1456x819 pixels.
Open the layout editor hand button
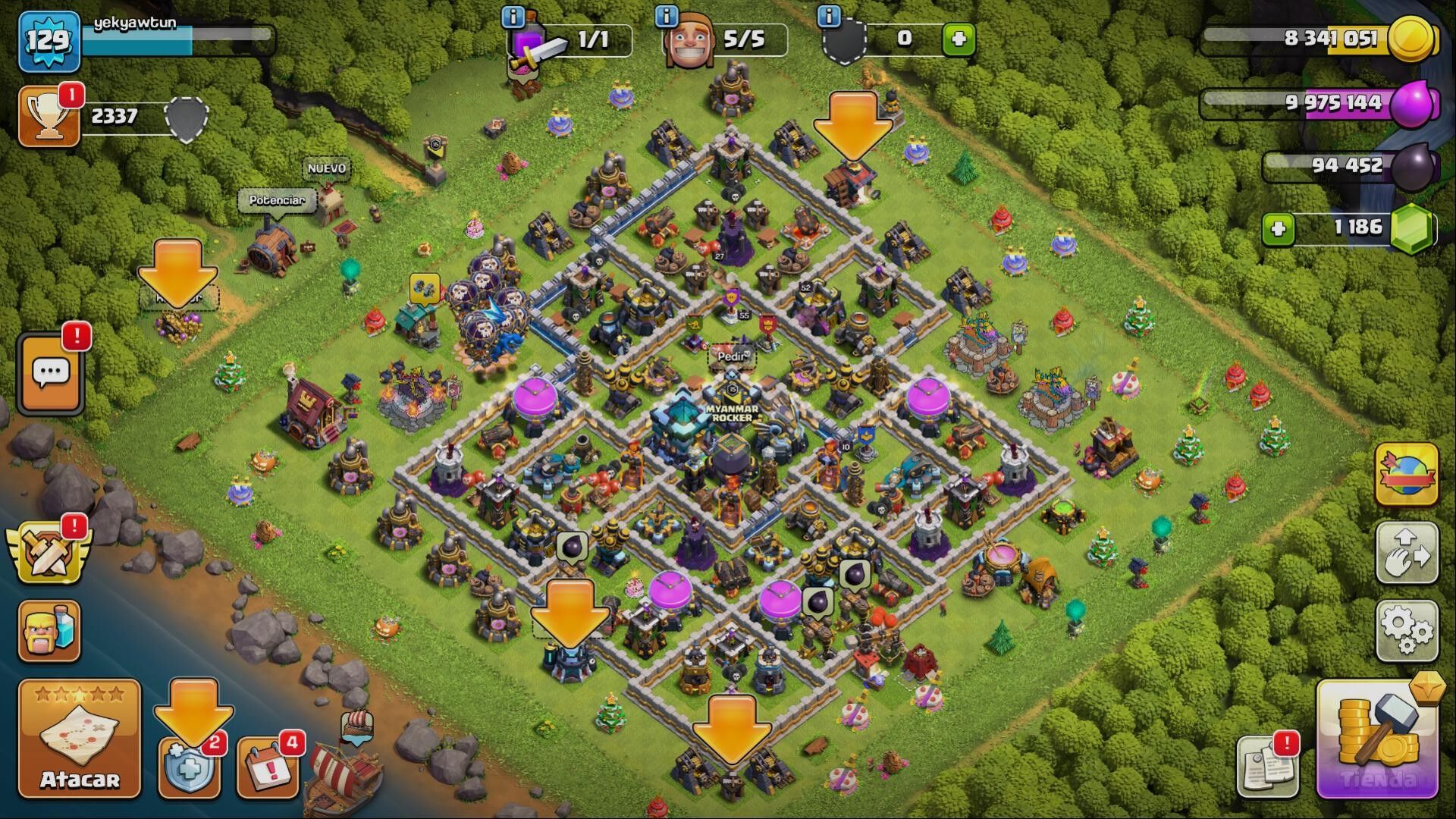pyautogui.click(x=1407, y=553)
